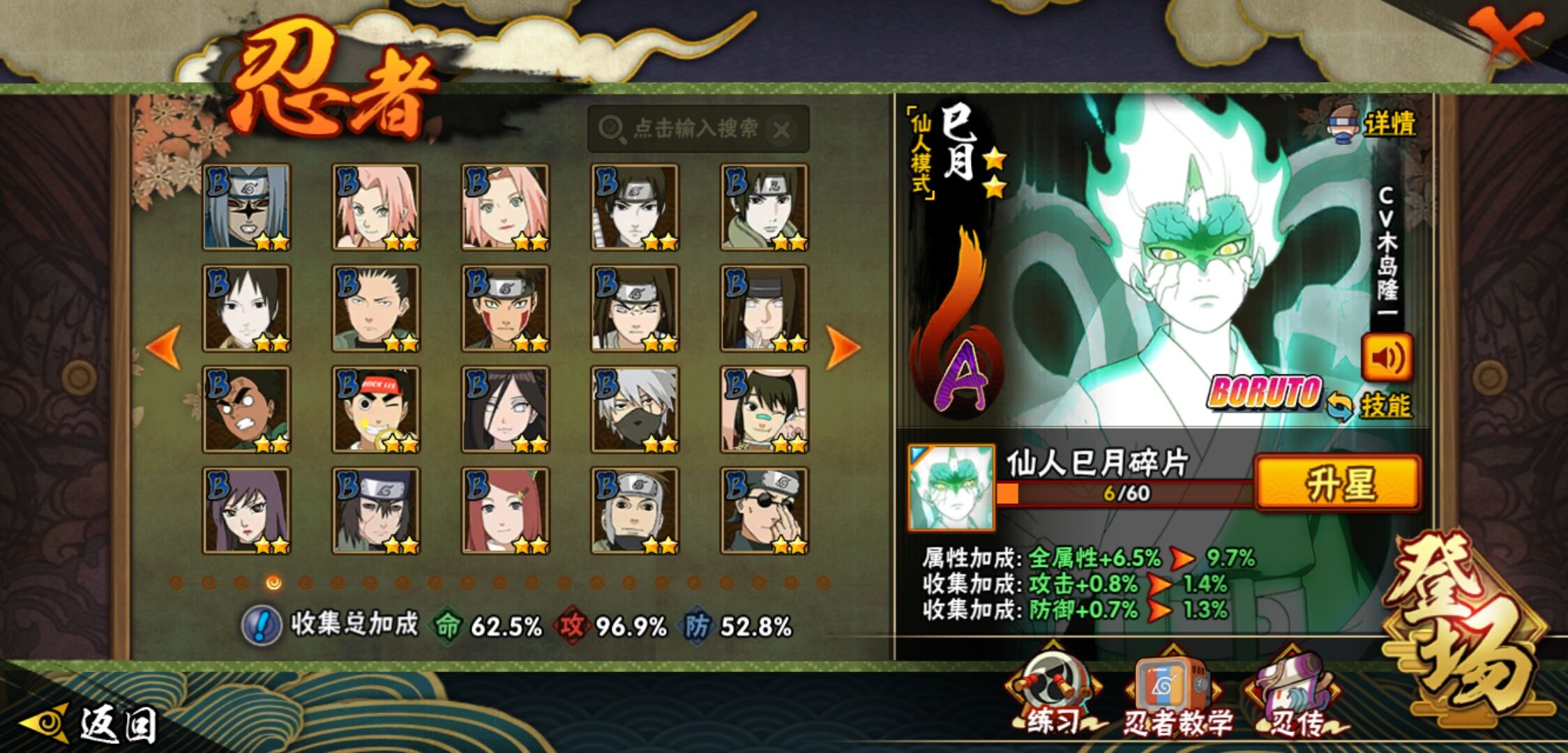Close the ninja screen with the X
Image resolution: width=1568 pixels, height=753 pixels.
[x=1507, y=35]
